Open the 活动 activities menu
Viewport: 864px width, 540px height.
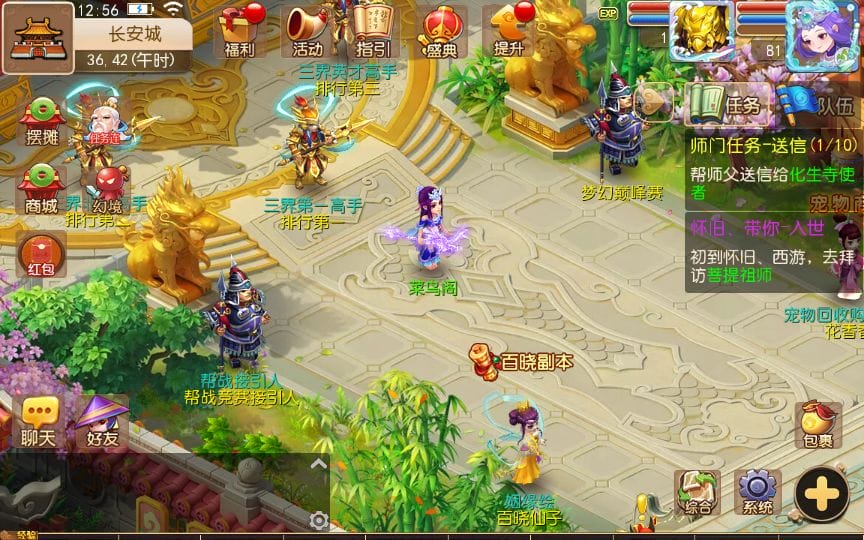[308, 30]
